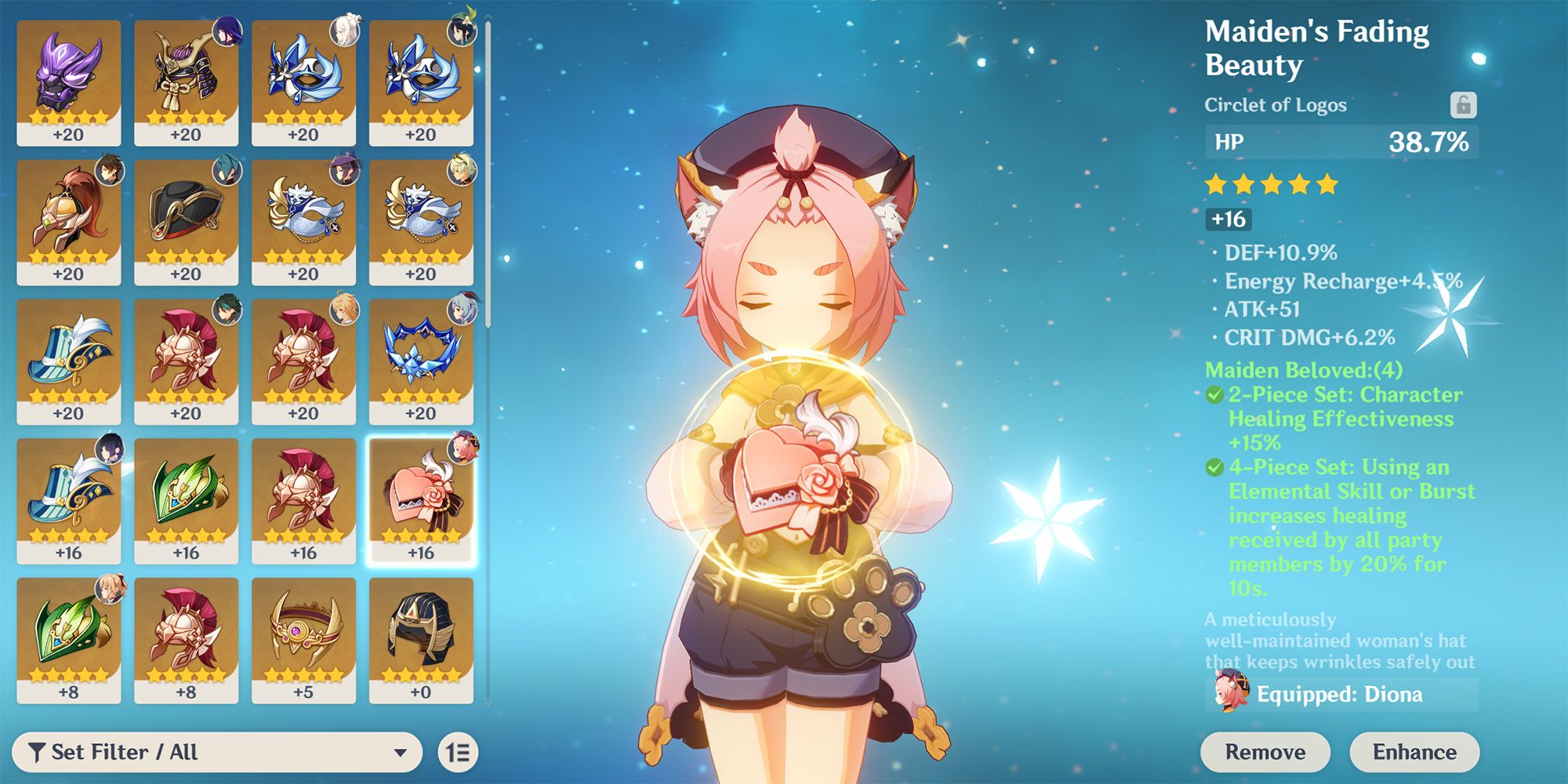This screenshot has height=784, width=1568.
Task: Pick the +5 golden tiara artifact
Action: click(303, 640)
